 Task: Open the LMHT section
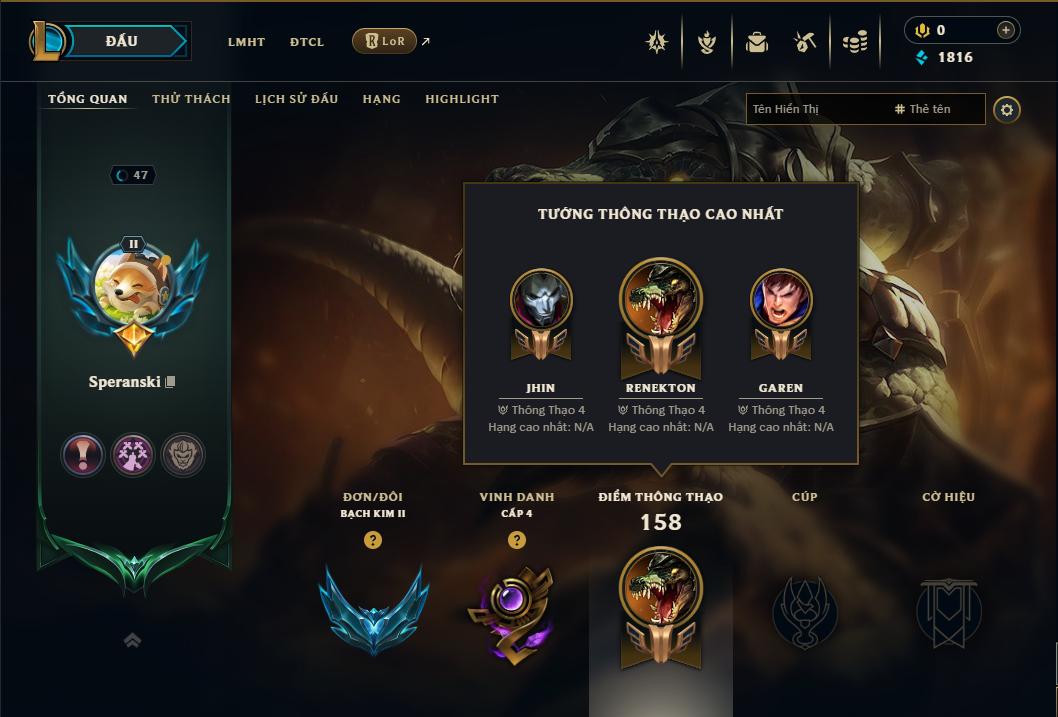pyautogui.click(x=246, y=42)
